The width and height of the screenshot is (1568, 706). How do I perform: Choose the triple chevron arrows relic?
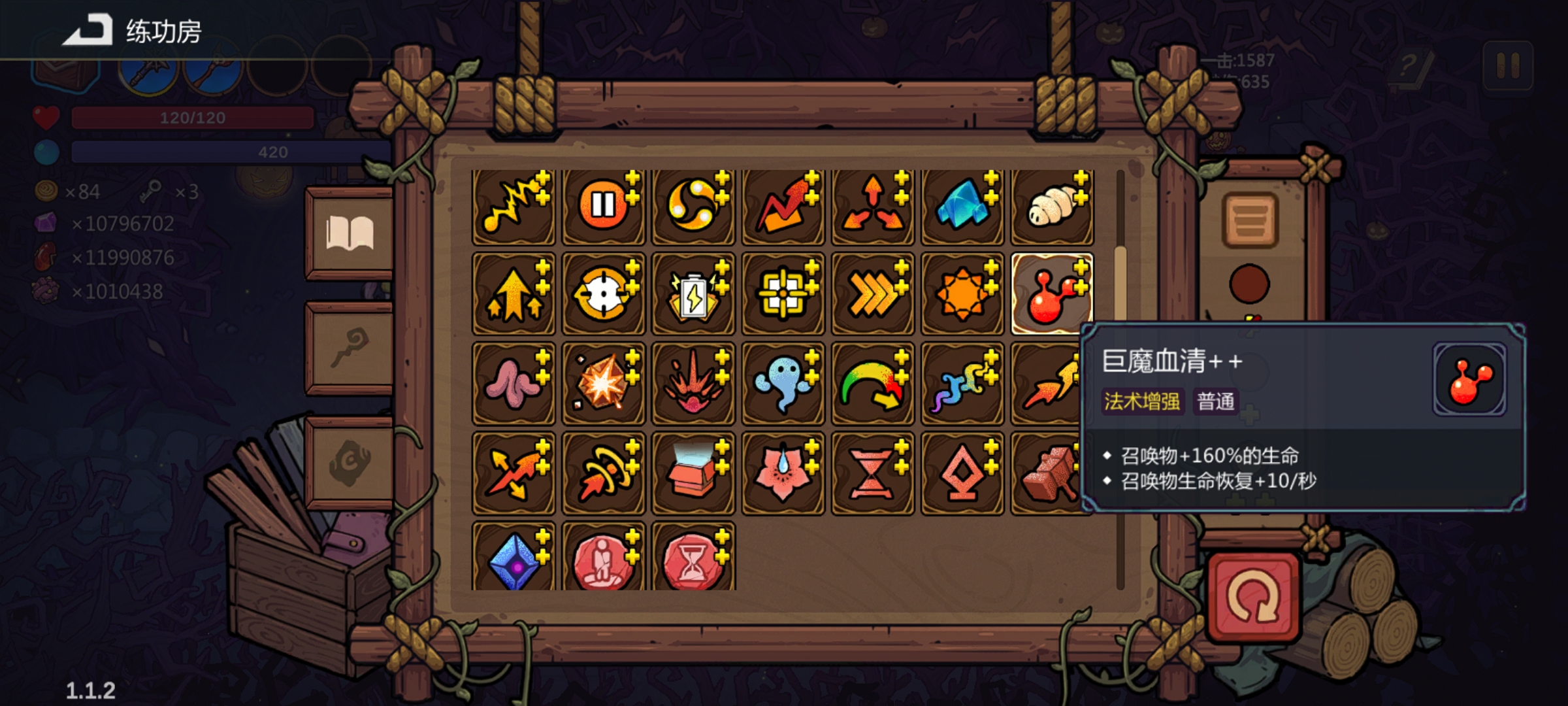pyautogui.click(x=872, y=295)
